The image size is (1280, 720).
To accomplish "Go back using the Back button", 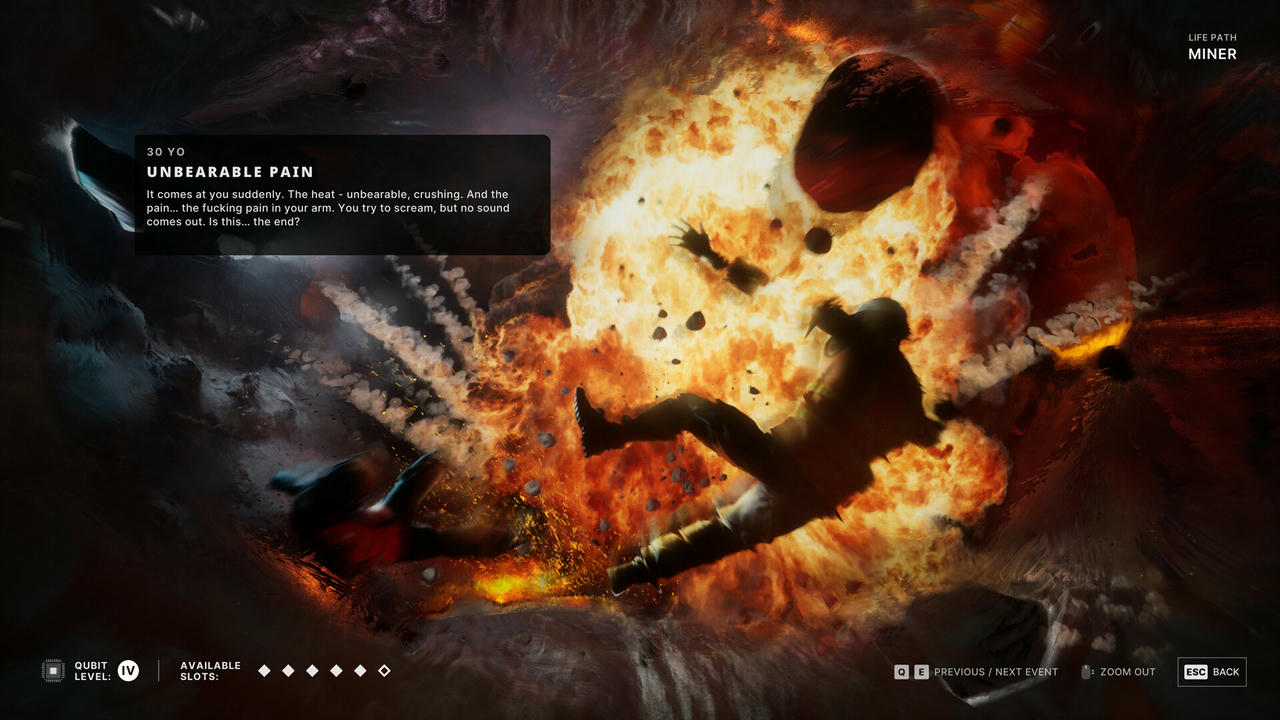I will tap(1212, 672).
